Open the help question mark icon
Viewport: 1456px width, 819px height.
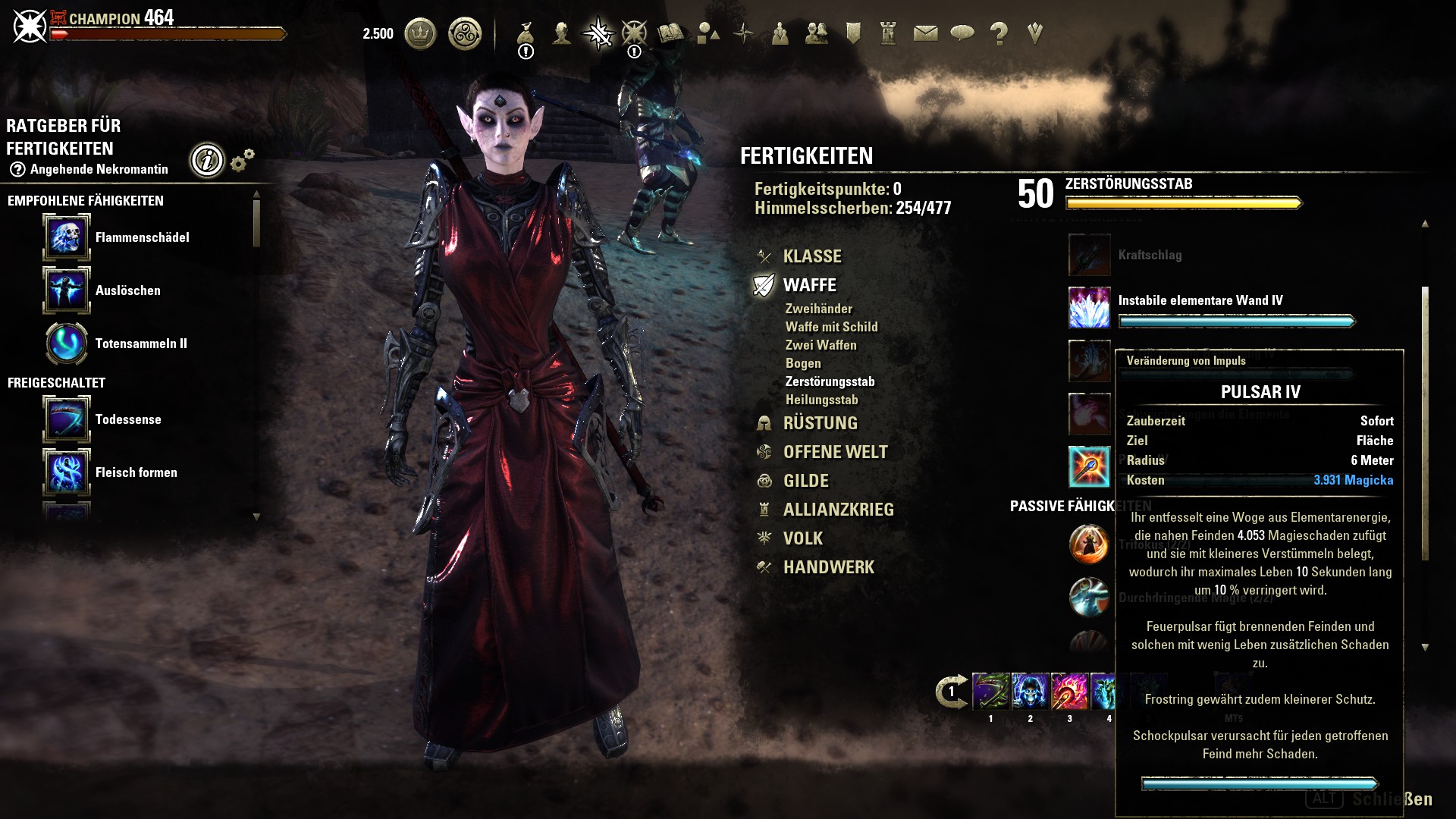999,33
